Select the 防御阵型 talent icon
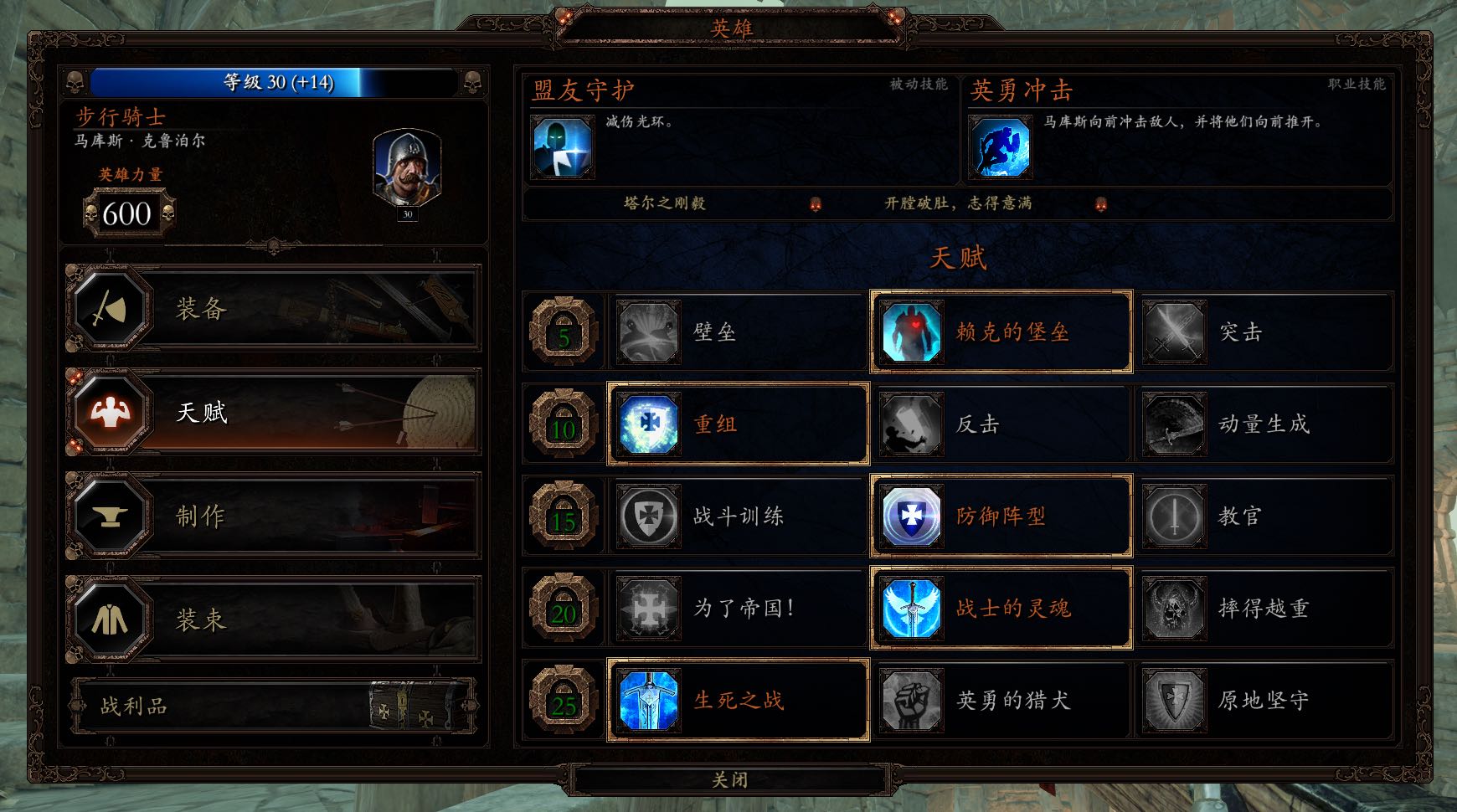1457x812 pixels. point(910,516)
